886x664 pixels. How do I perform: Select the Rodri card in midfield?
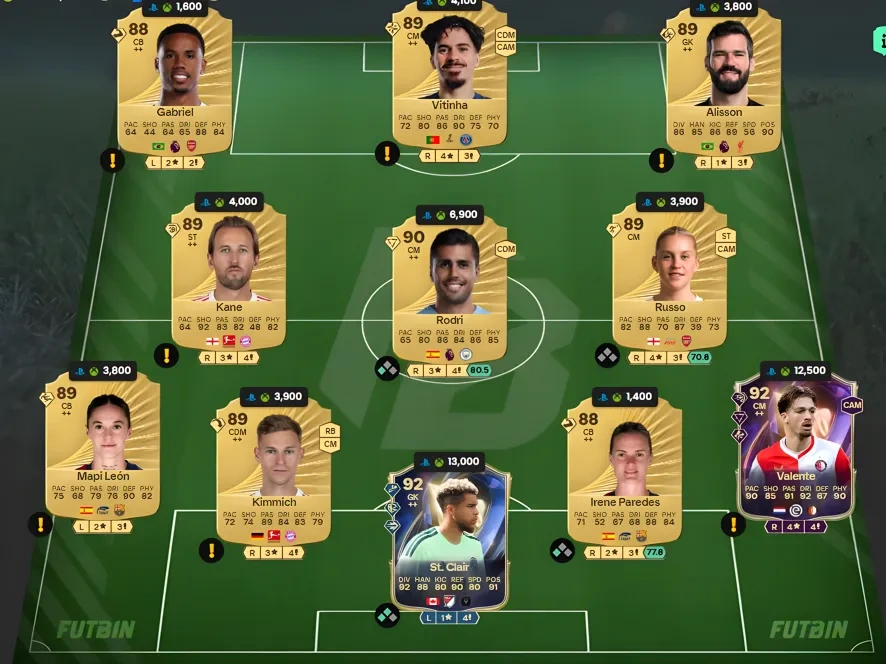(449, 285)
